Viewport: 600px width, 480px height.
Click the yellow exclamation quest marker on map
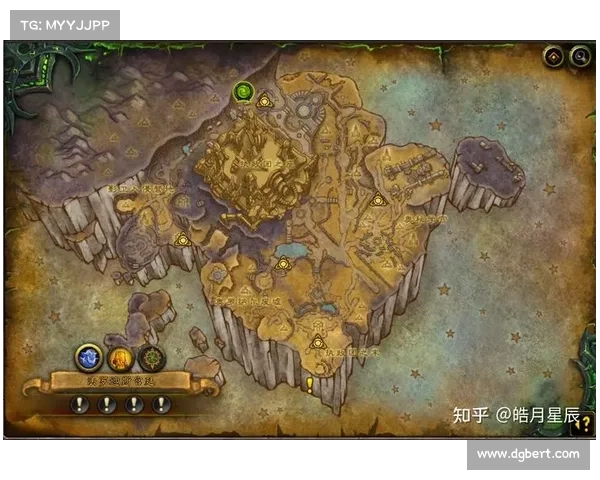tap(309, 383)
